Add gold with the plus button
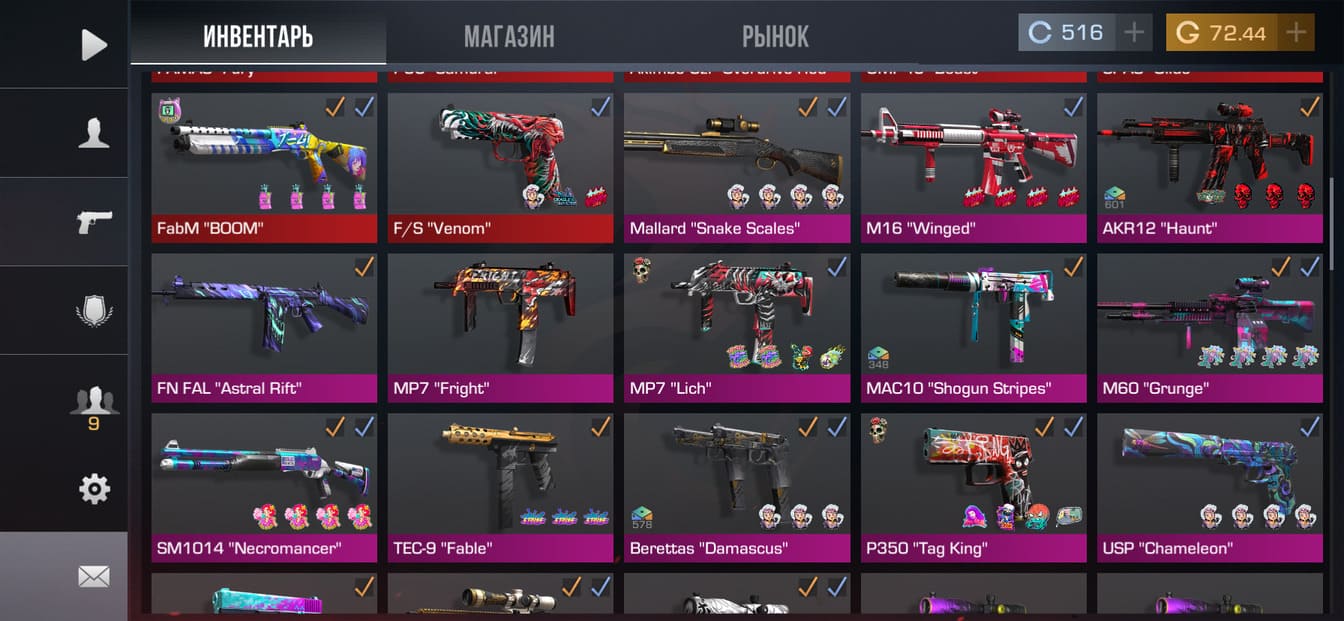 (x=1296, y=33)
